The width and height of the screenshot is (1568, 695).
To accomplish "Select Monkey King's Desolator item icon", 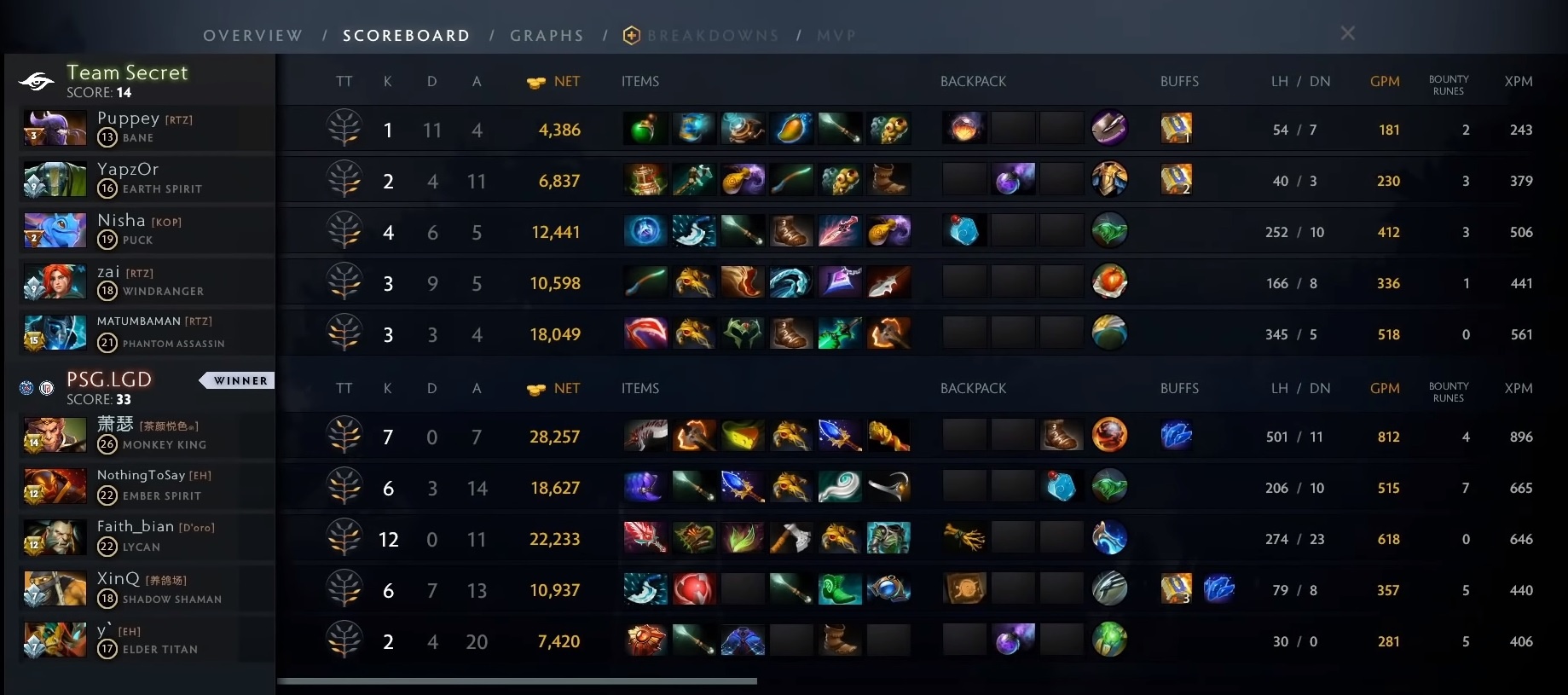I will click(x=645, y=435).
